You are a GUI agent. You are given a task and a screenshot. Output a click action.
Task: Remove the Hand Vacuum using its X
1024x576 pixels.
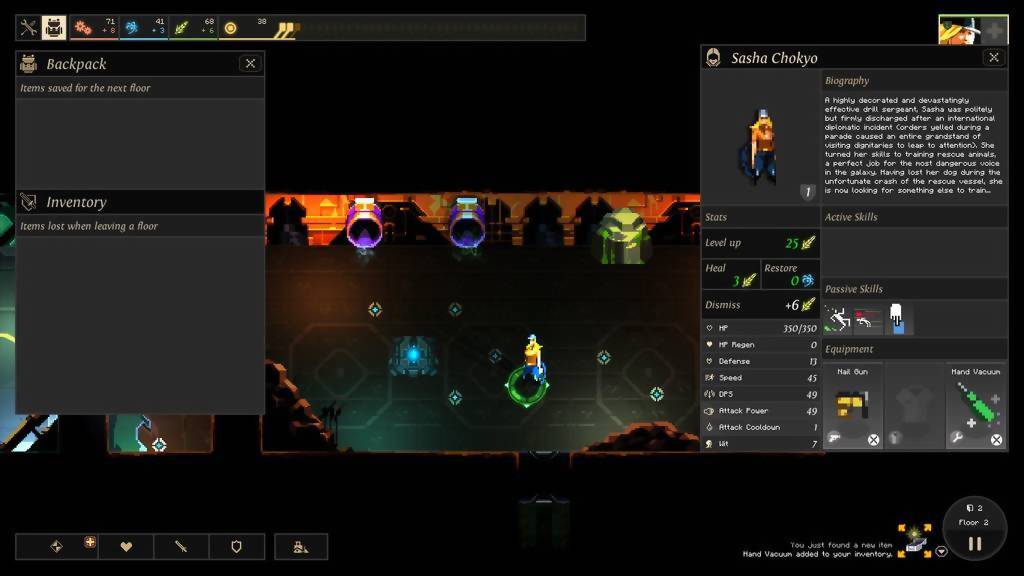pos(996,439)
